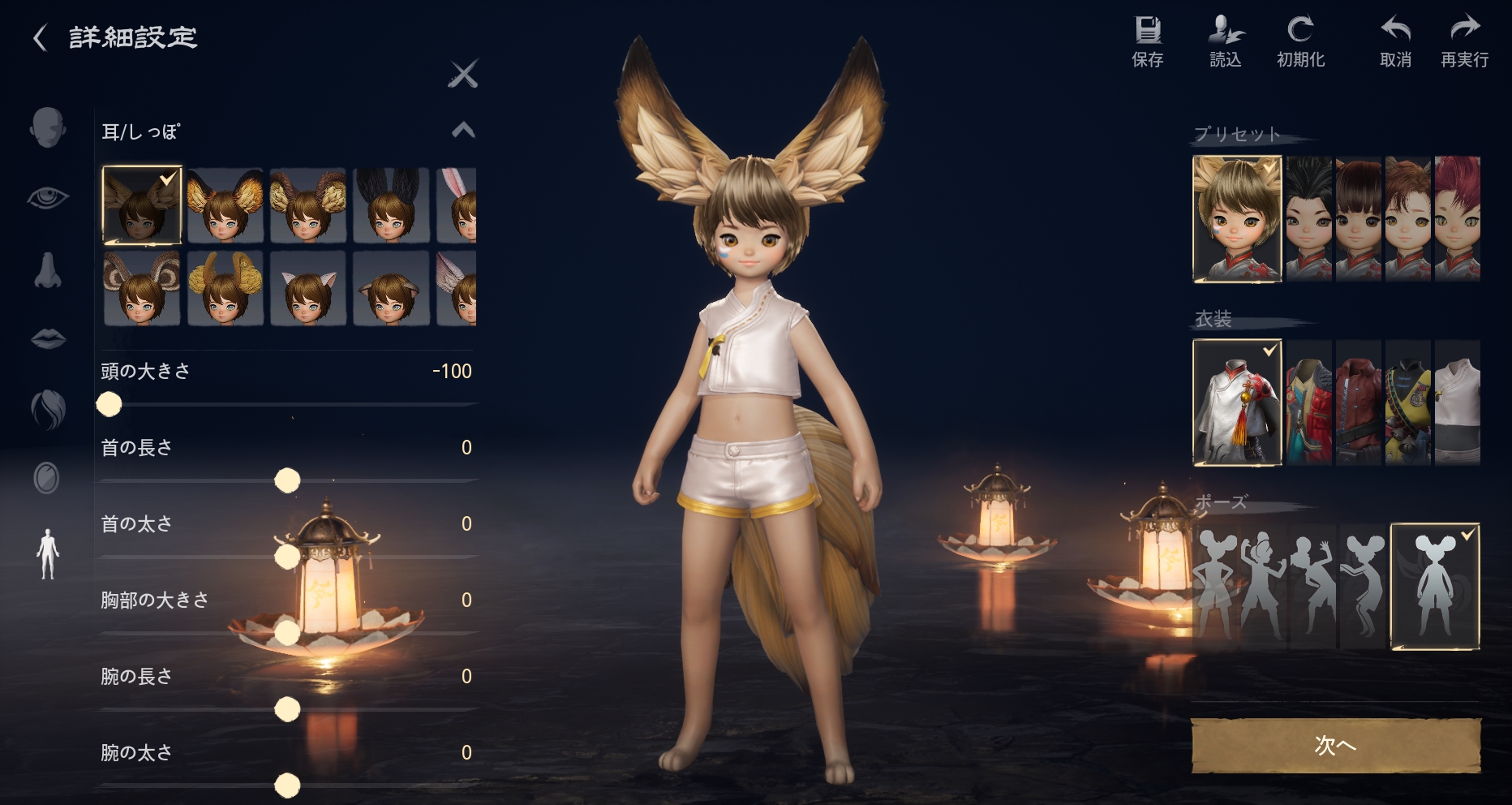
Task: Switch to the hair settings tab
Action: click(48, 409)
